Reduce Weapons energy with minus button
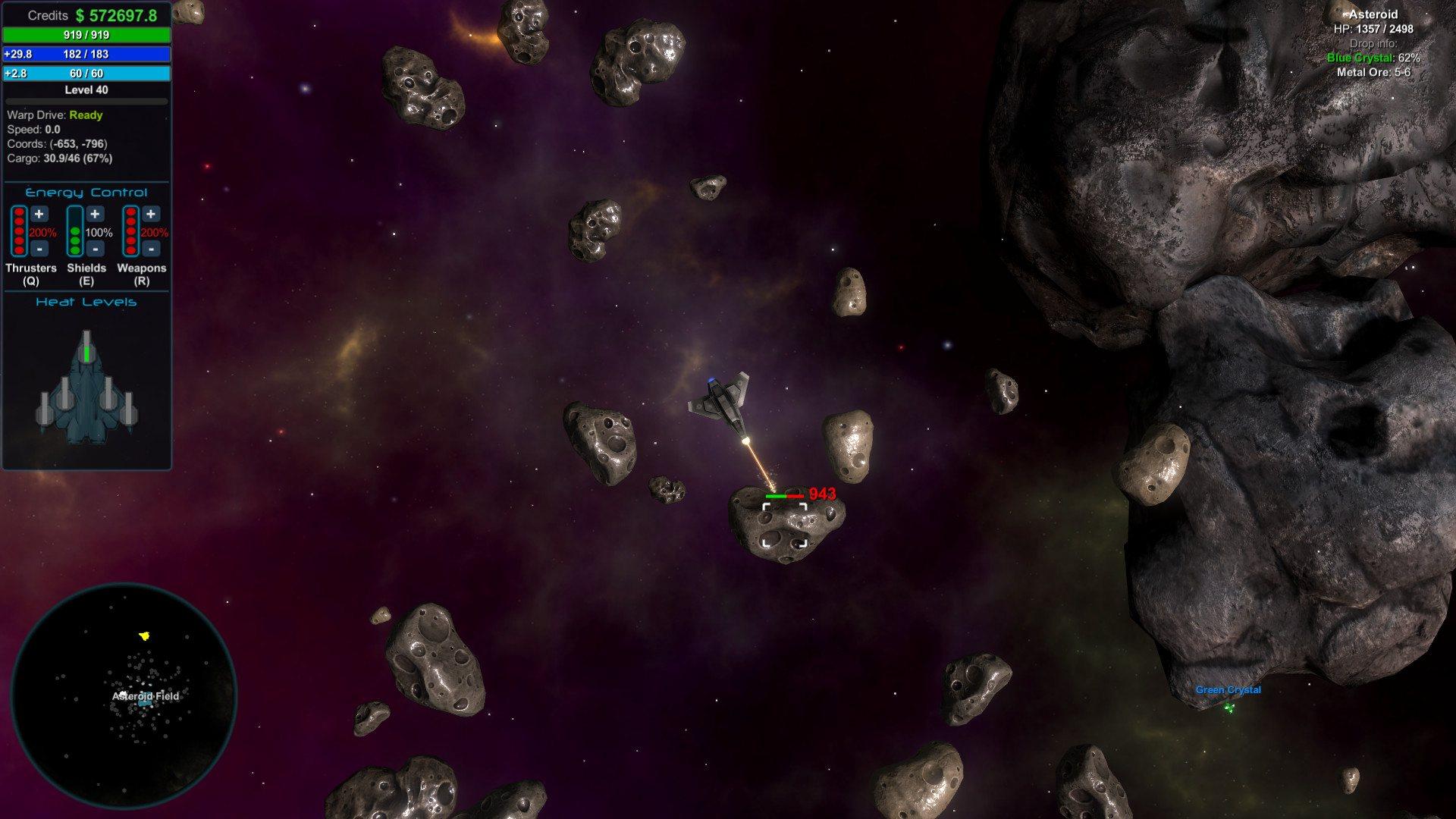The width and height of the screenshot is (1456, 819). (151, 249)
